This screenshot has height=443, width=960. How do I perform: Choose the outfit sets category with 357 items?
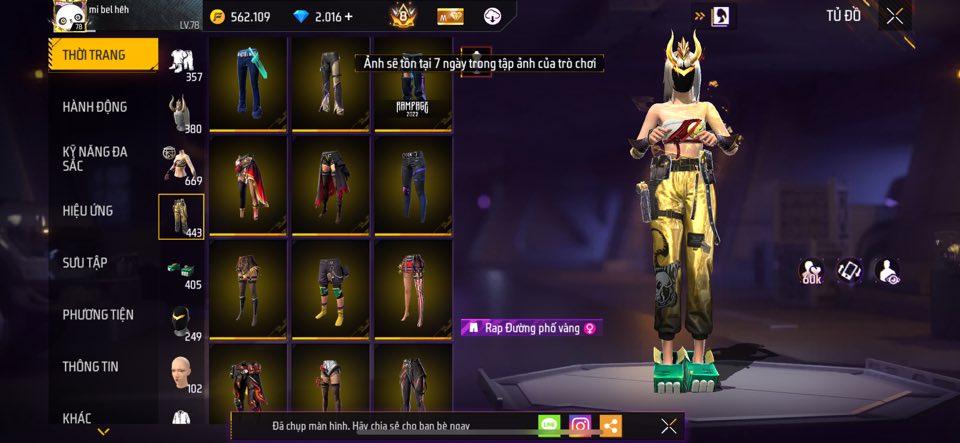[181, 64]
